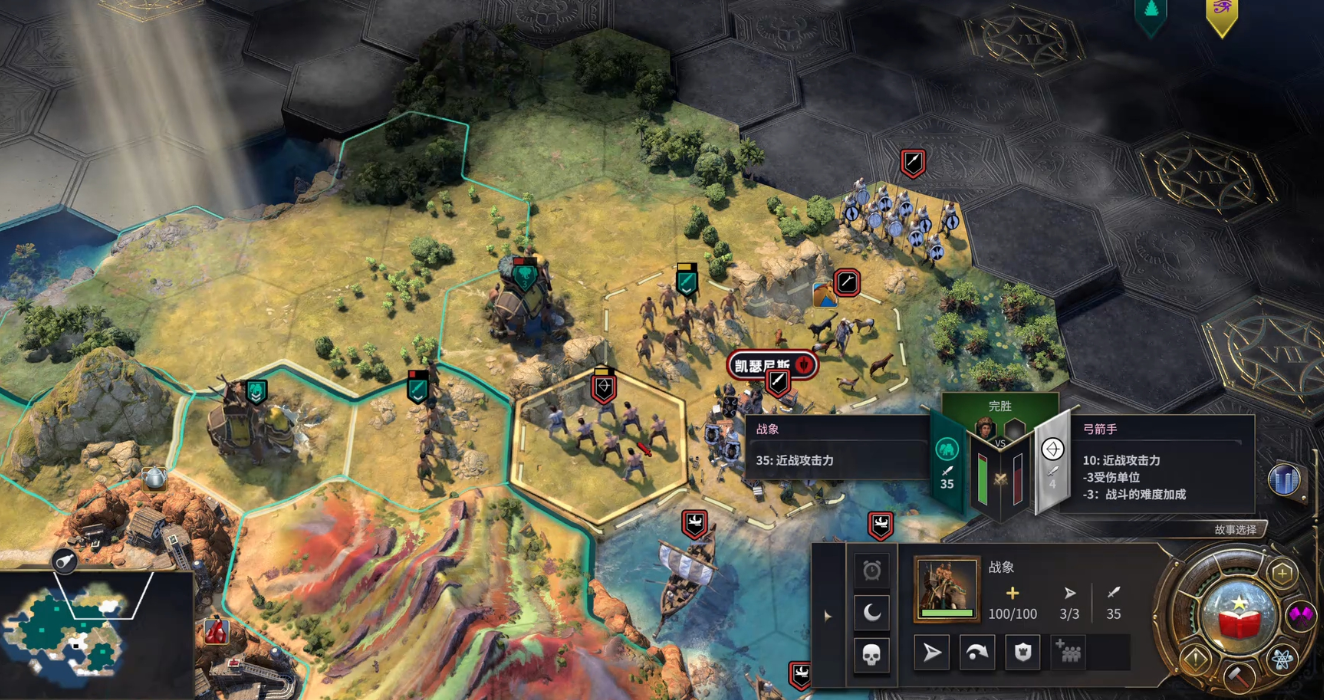1324x700 pixels.
Task: Open the purple crossed axes notification
Action: 1301,615
